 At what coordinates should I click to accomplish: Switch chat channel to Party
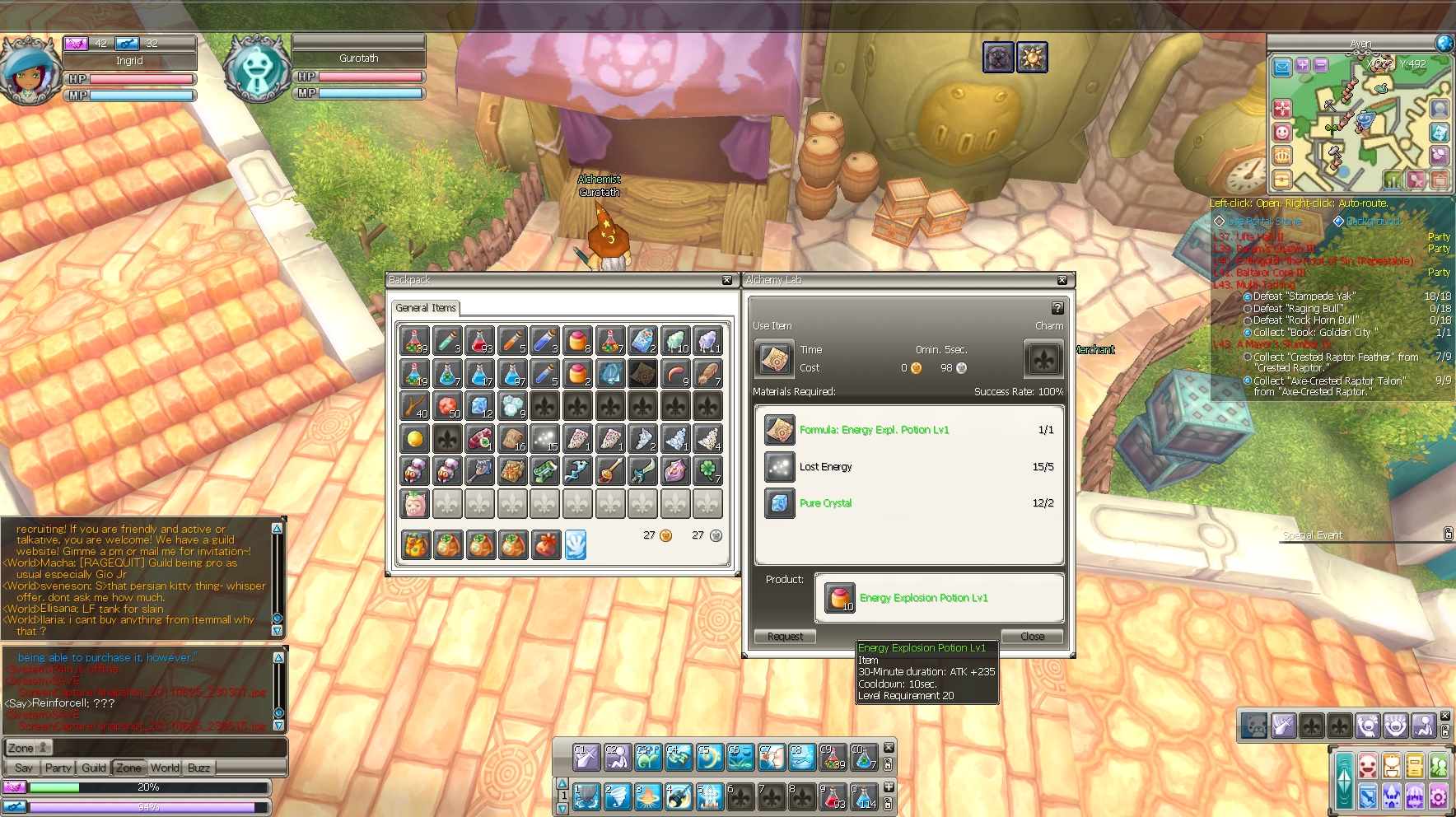click(x=58, y=768)
